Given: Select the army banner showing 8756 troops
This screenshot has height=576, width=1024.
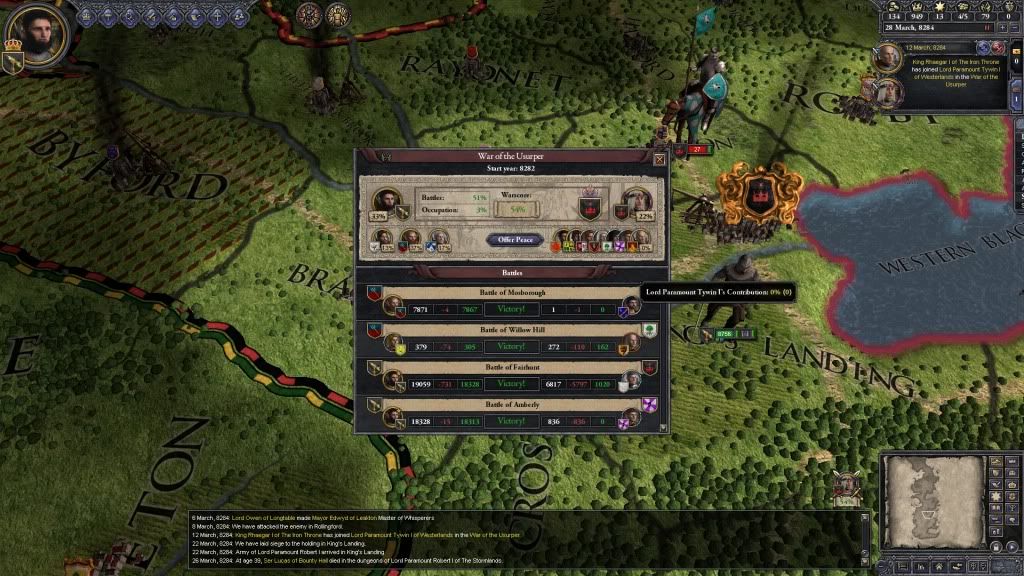Looking at the screenshot, I should [724, 334].
